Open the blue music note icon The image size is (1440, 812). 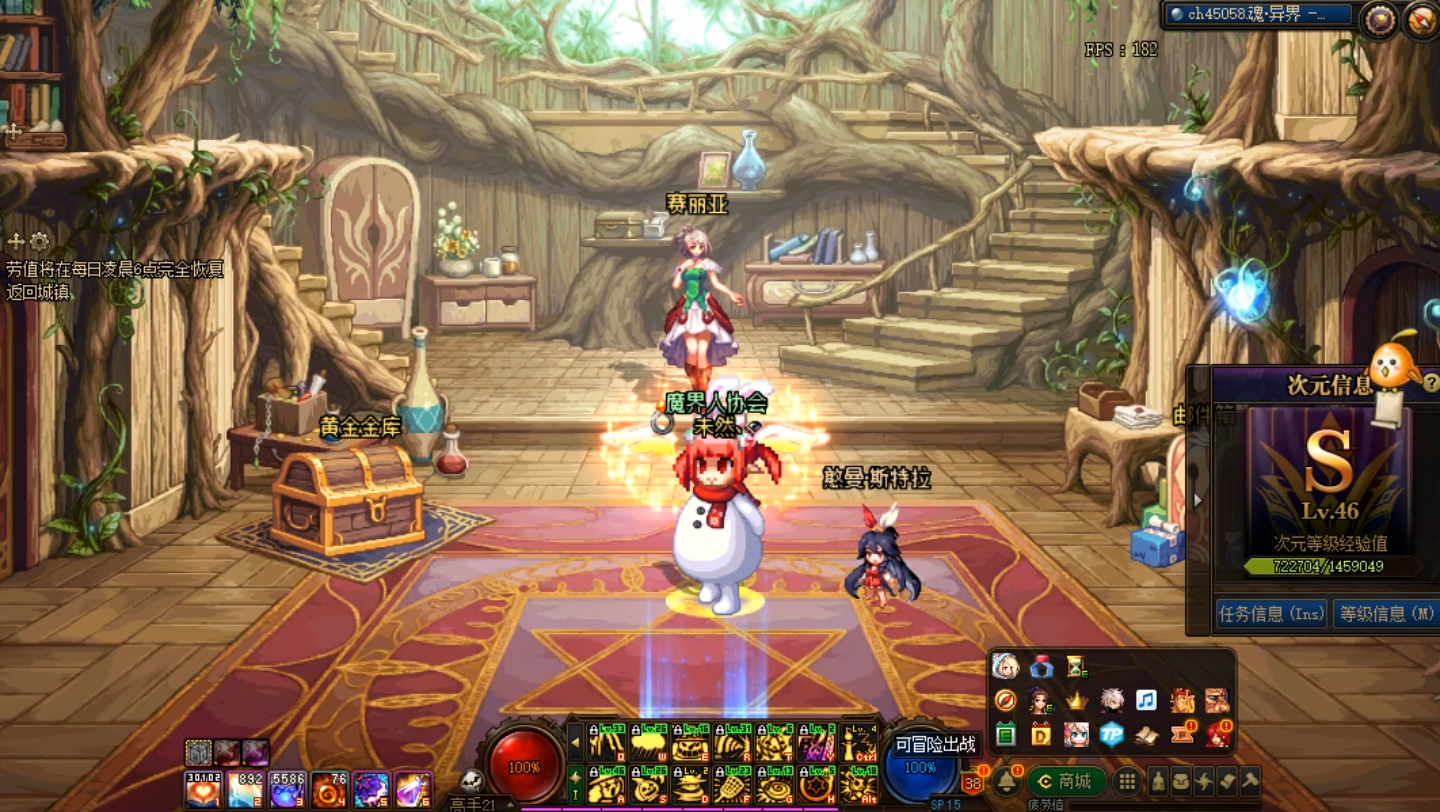click(x=1146, y=700)
